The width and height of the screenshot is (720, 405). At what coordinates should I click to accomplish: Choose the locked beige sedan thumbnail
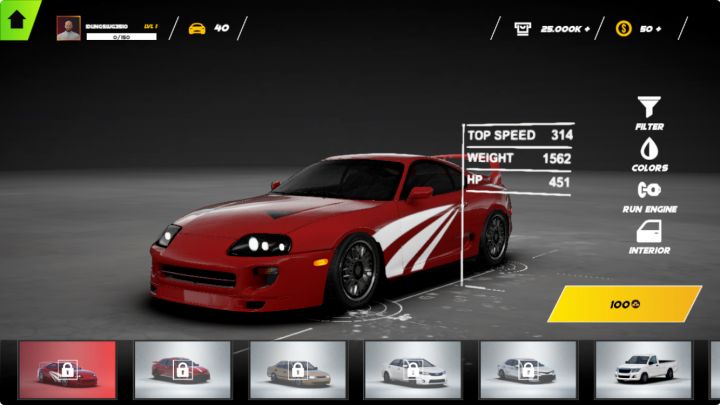coord(298,370)
